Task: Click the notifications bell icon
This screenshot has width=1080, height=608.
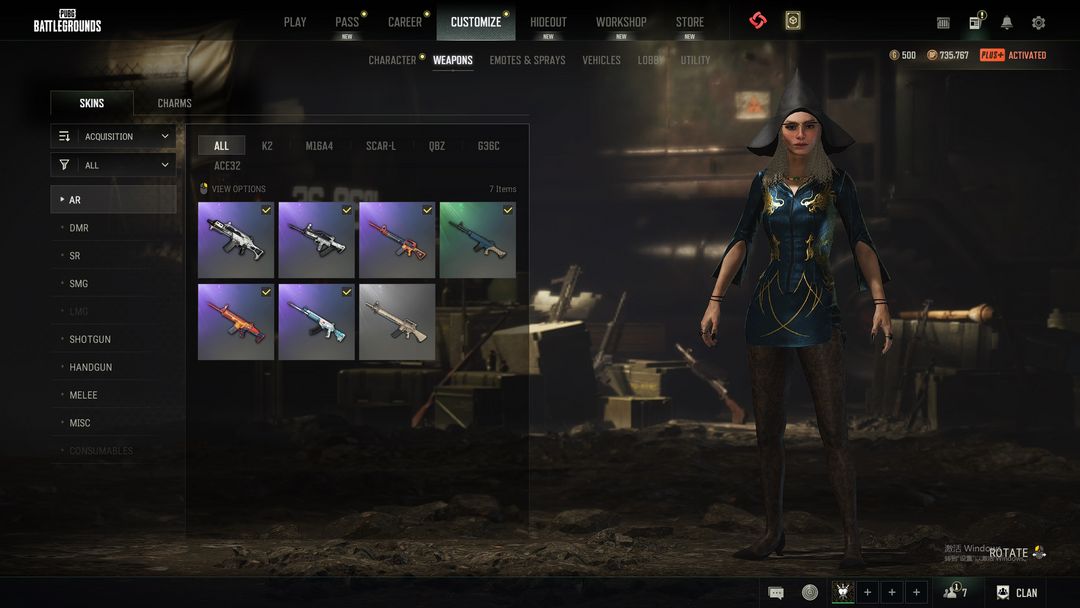Action: click(x=1007, y=22)
